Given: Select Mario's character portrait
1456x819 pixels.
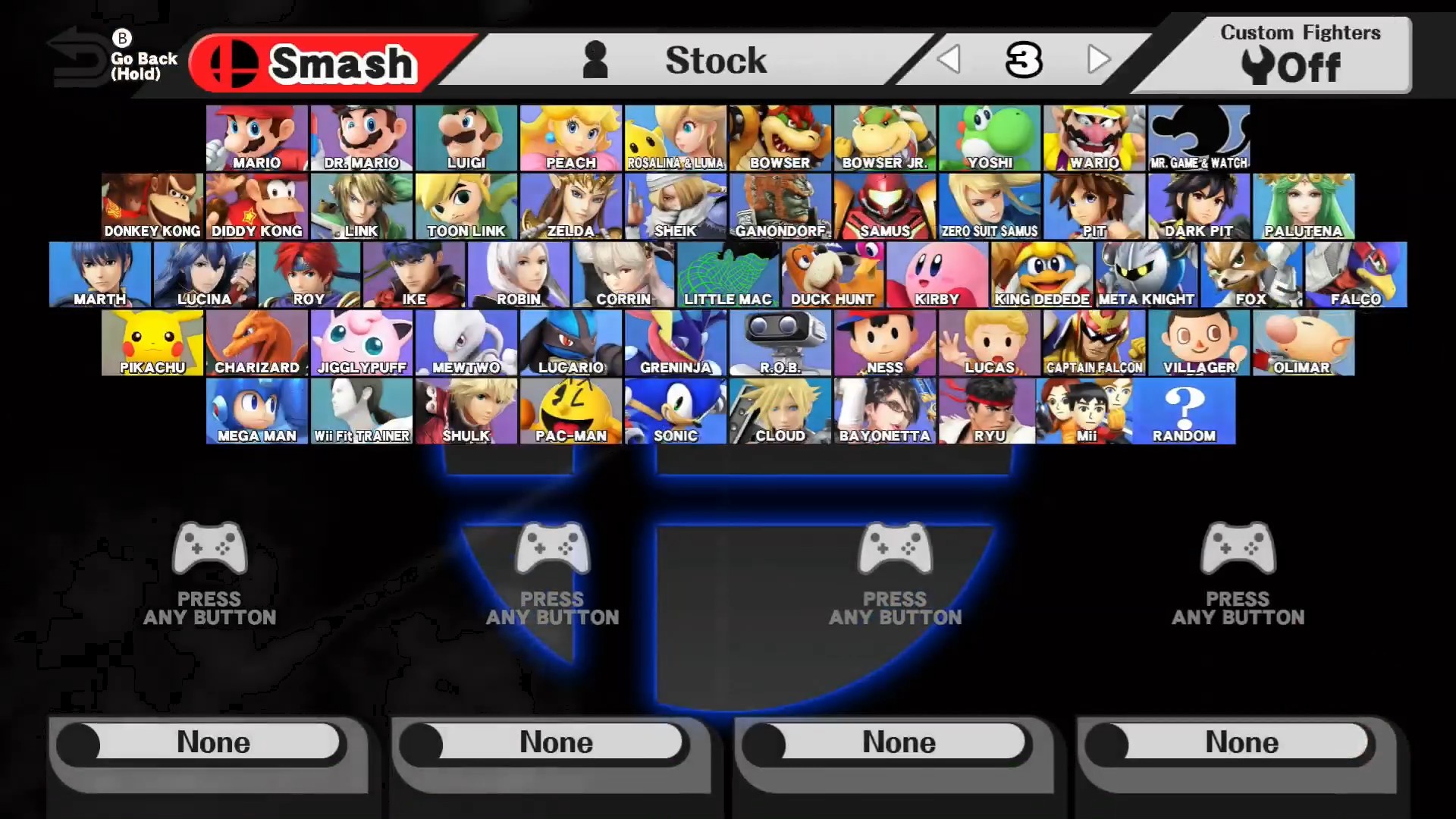Looking at the screenshot, I should point(256,136).
